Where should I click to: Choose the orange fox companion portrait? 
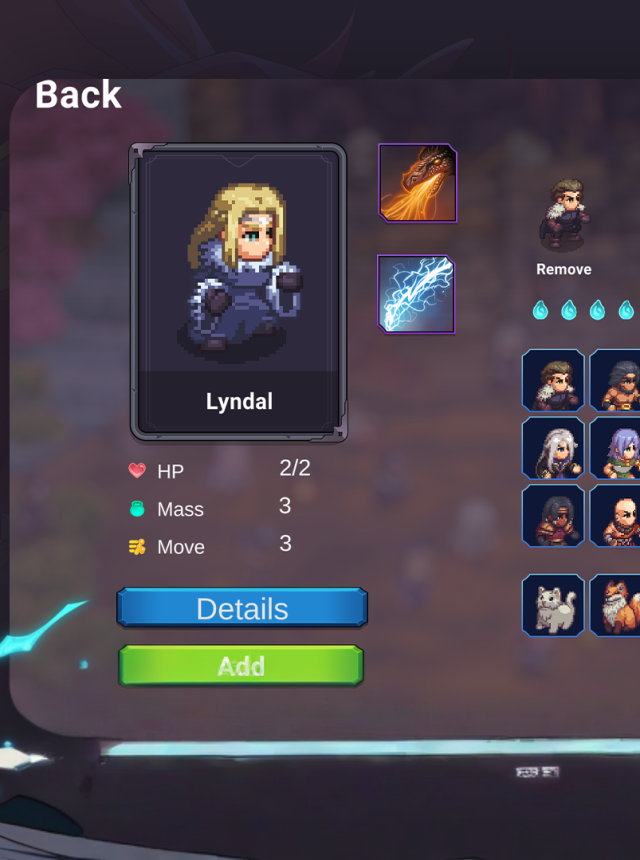click(x=616, y=605)
